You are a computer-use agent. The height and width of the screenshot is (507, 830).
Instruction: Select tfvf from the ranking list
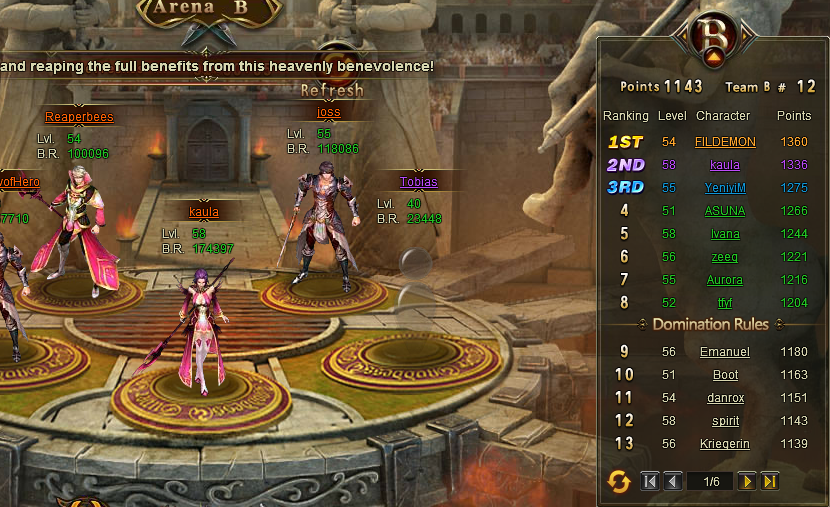point(725,303)
